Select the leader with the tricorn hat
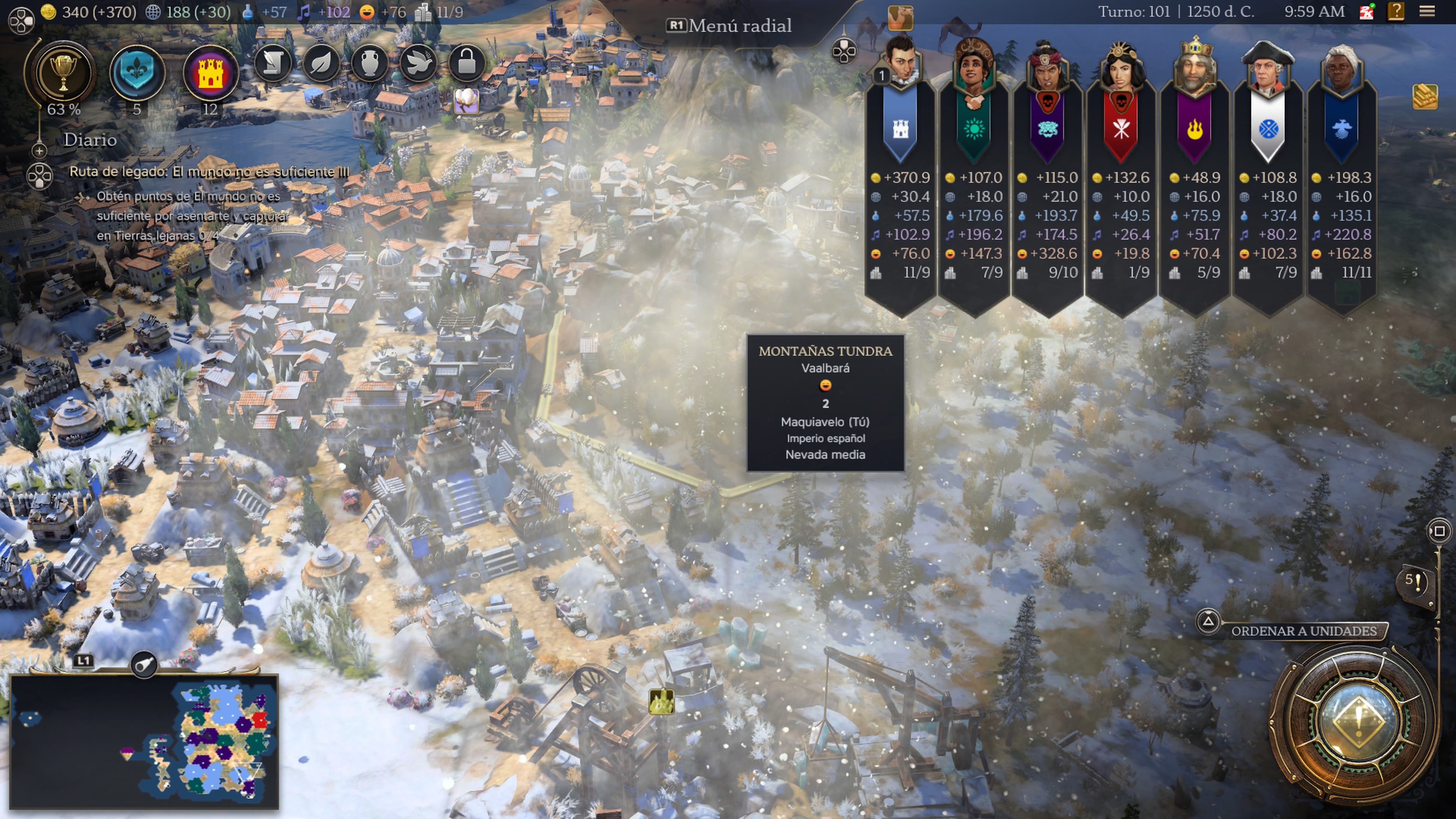Viewport: 1456px width, 819px height. point(1268,65)
